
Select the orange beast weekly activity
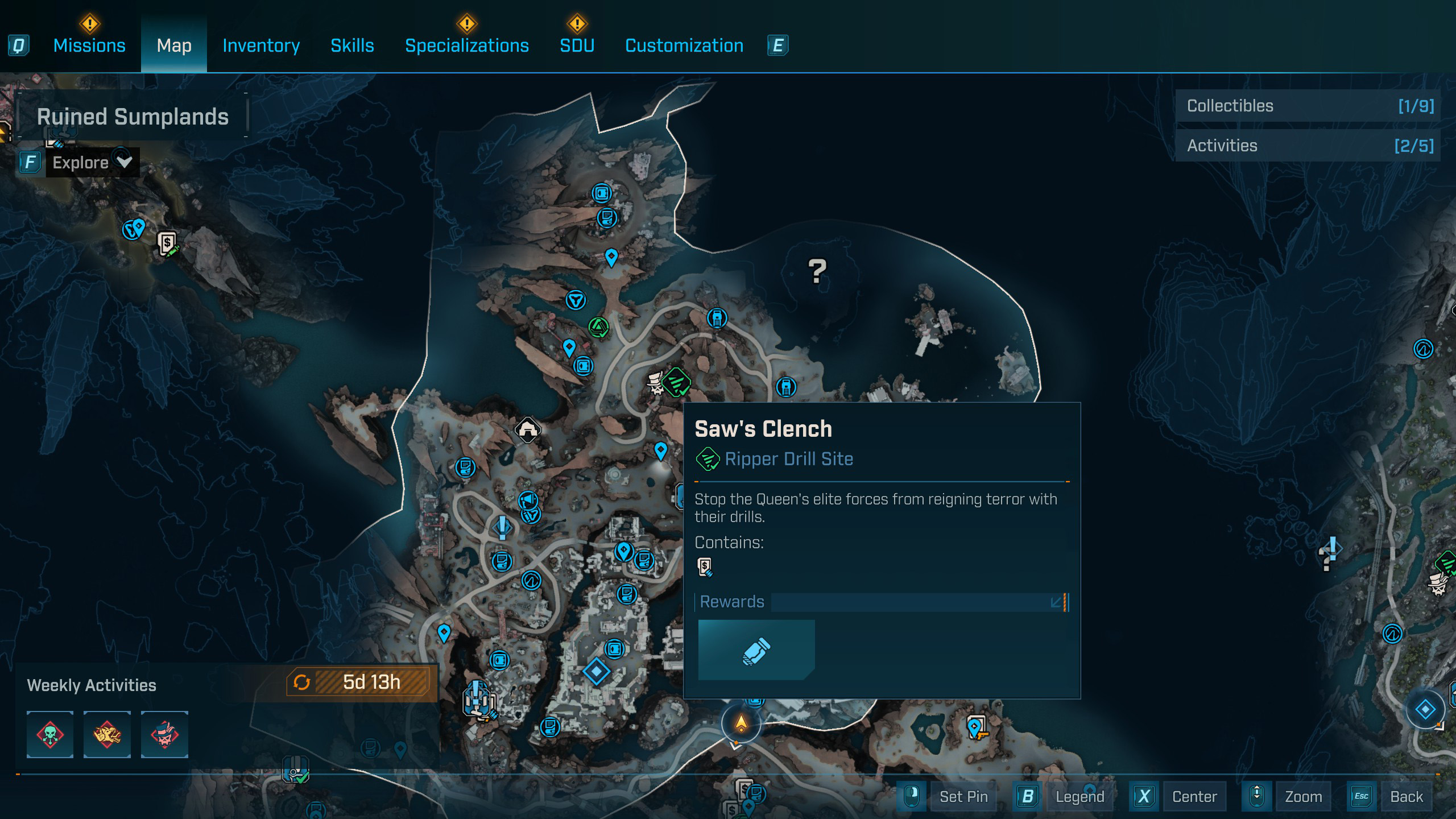107,734
